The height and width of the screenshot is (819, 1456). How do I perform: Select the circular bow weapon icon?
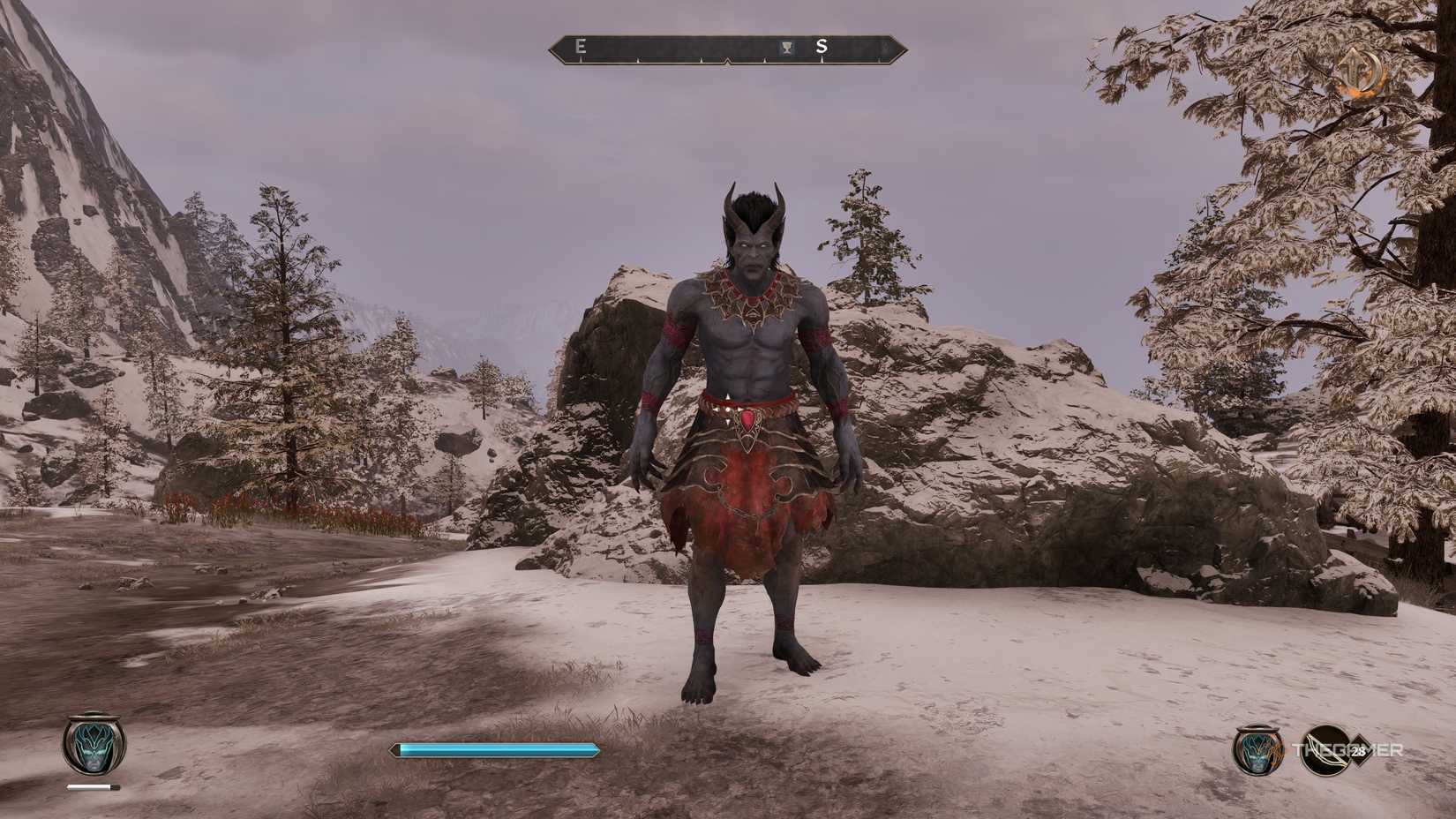pos(1327,750)
